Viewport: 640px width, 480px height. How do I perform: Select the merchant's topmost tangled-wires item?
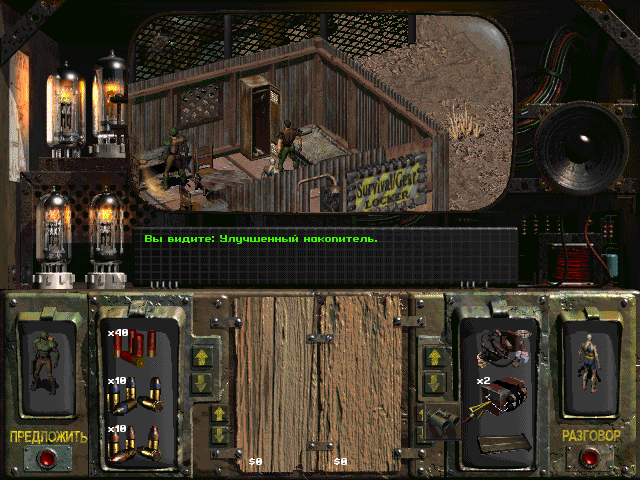click(505, 345)
